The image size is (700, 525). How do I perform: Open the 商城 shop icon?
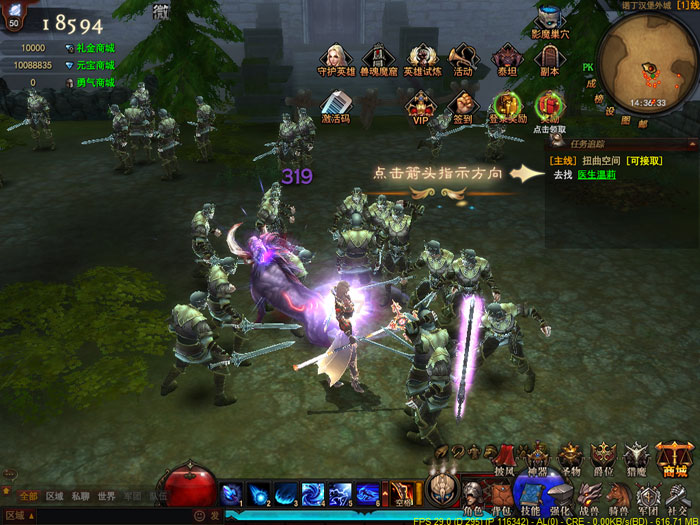[675, 458]
